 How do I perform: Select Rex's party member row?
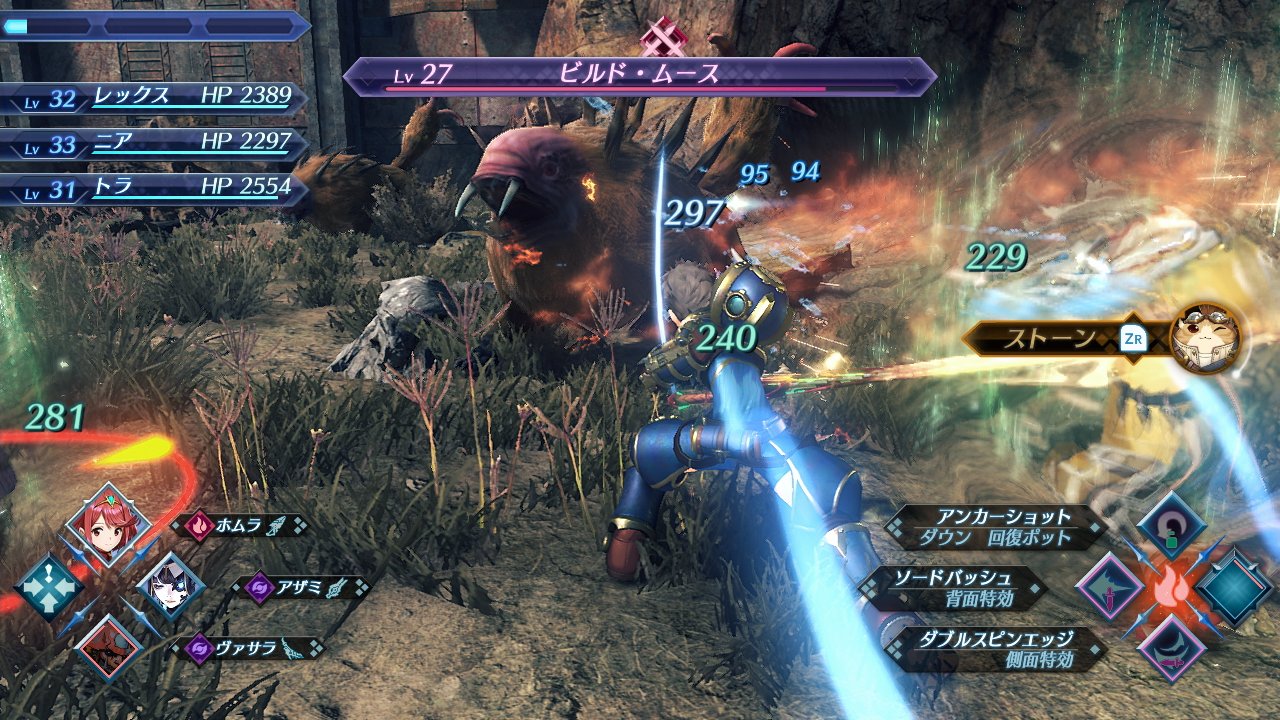[155, 98]
